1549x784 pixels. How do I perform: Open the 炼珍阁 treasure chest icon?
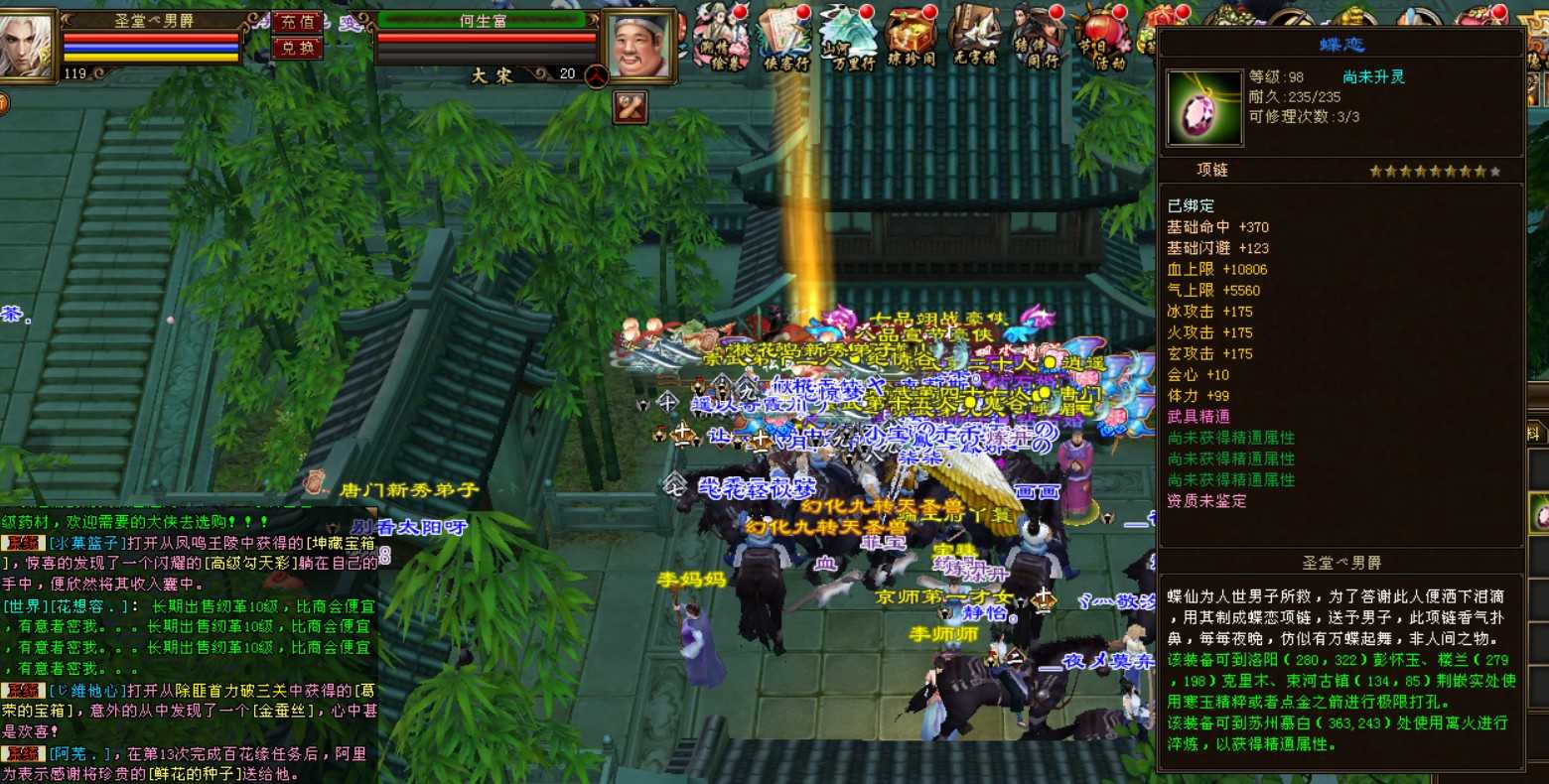pos(911,38)
